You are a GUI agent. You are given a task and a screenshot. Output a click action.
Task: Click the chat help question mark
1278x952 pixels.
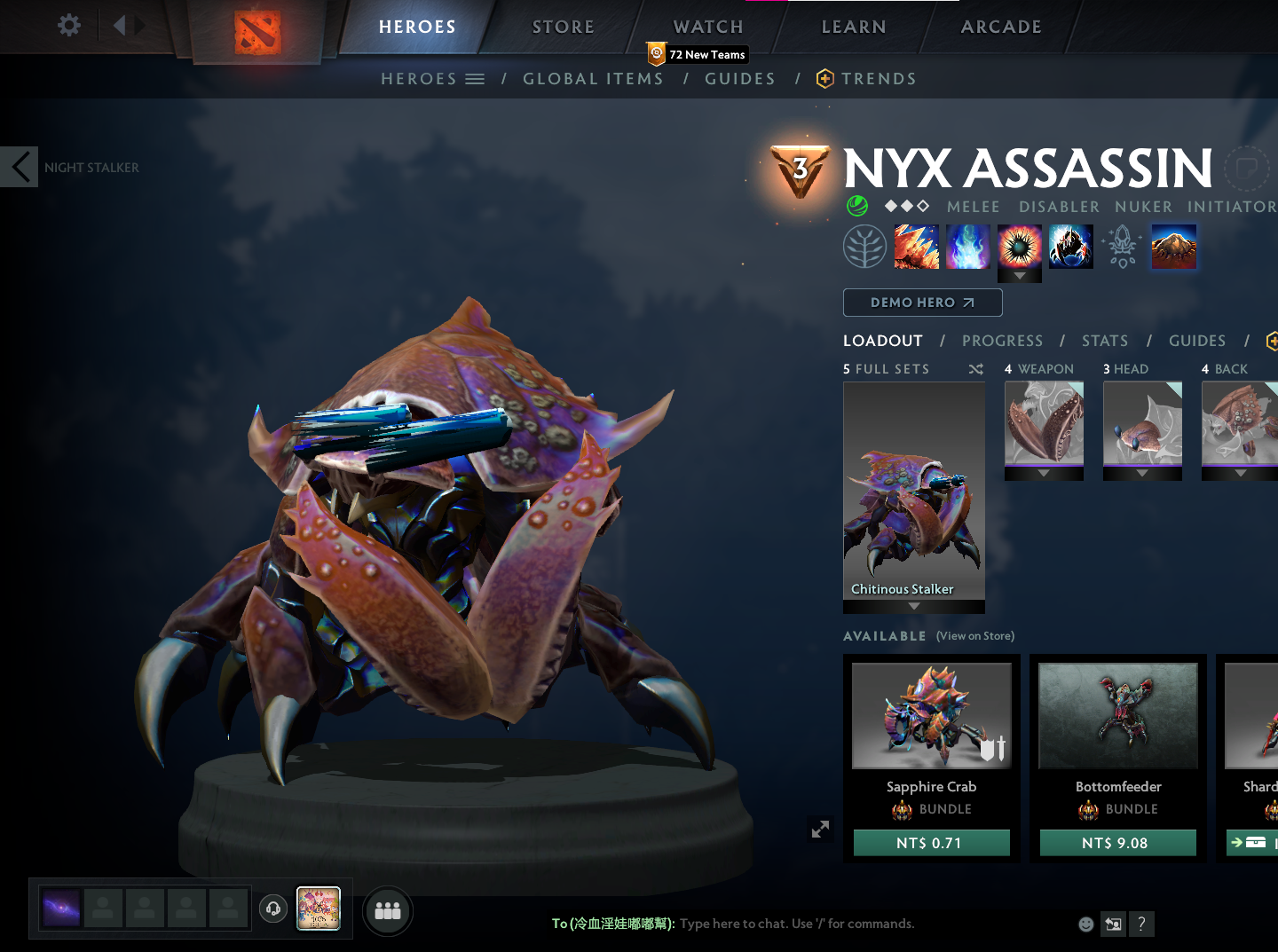(x=1141, y=924)
